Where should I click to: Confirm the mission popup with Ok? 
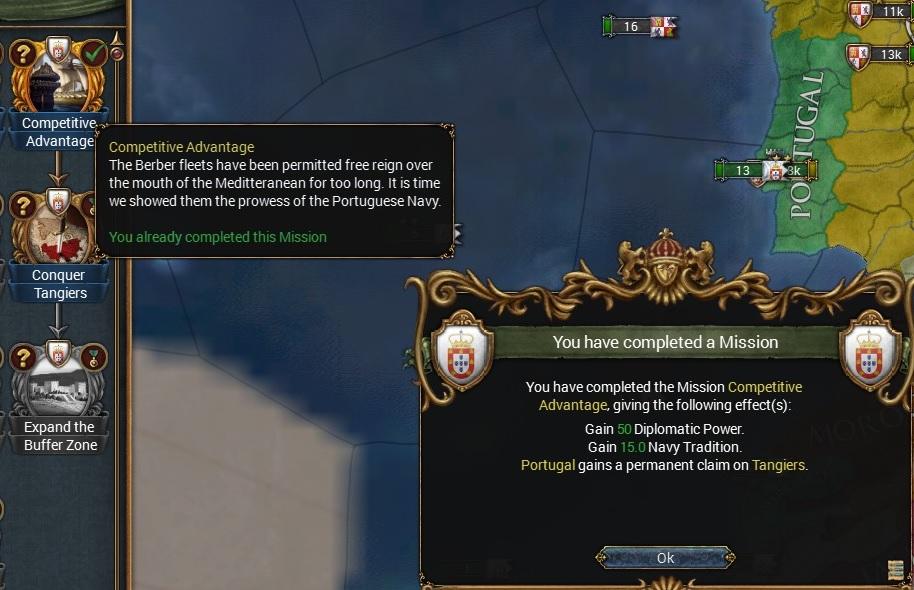tap(666, 558)
